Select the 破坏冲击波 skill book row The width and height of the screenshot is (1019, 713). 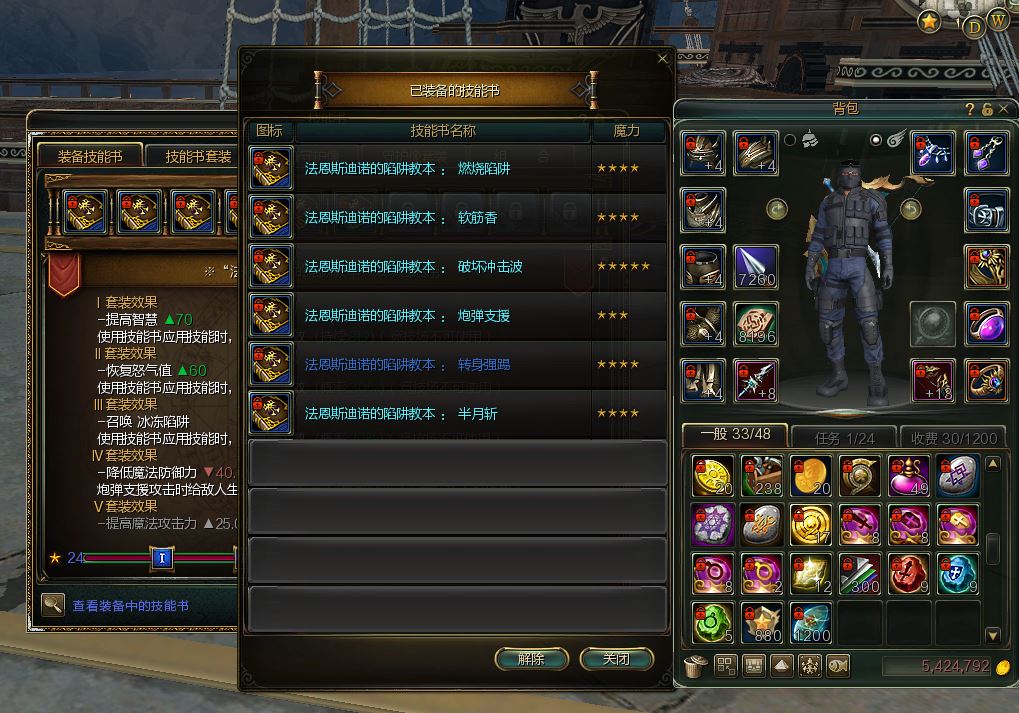pyautogui.click(x=456, y=267)
